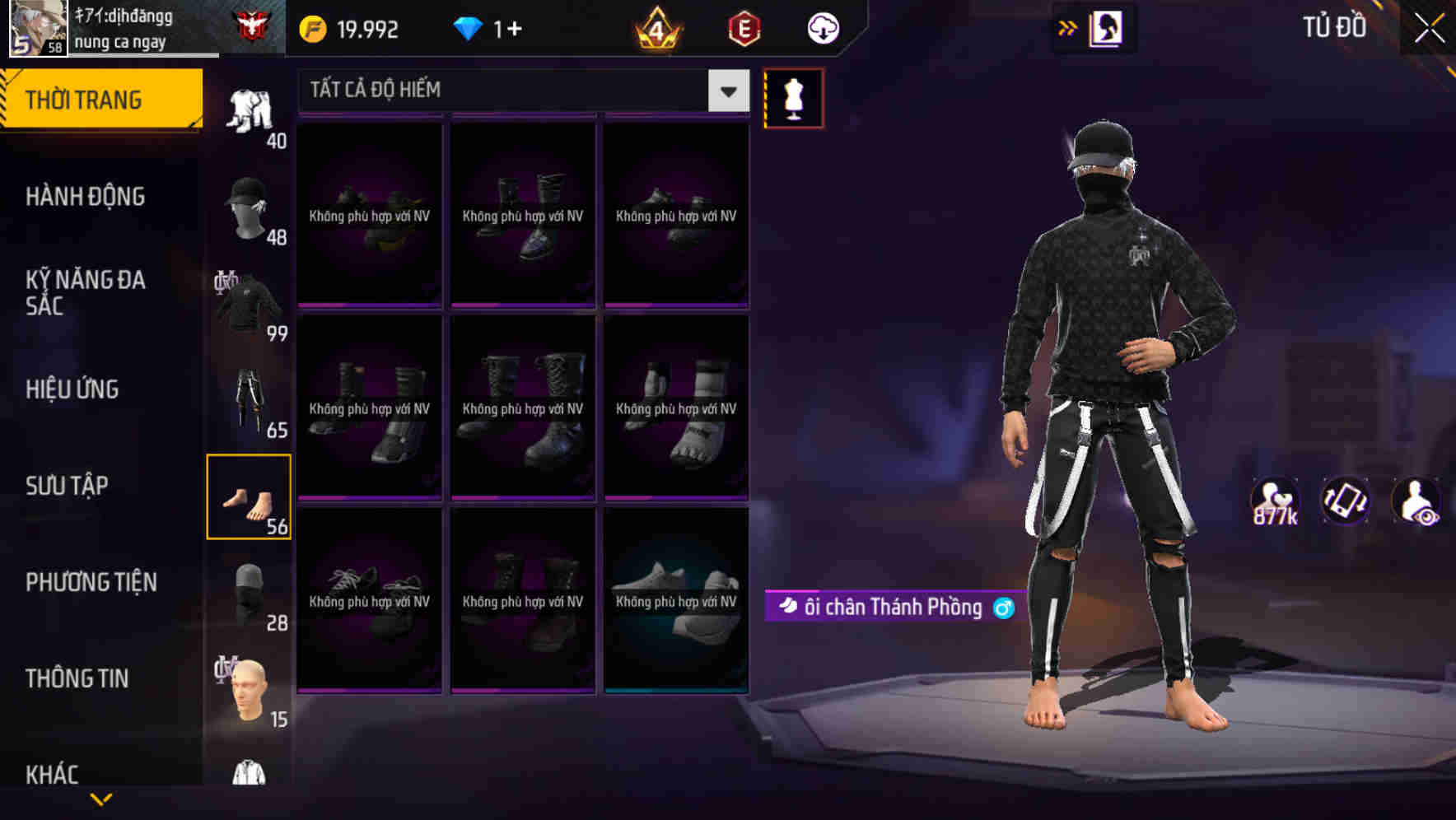Image resolution: width=1456 pixels, height=820 pixels.
Task: Select the top-left shoe thumbnail in grid
Action: pos(370,212)
